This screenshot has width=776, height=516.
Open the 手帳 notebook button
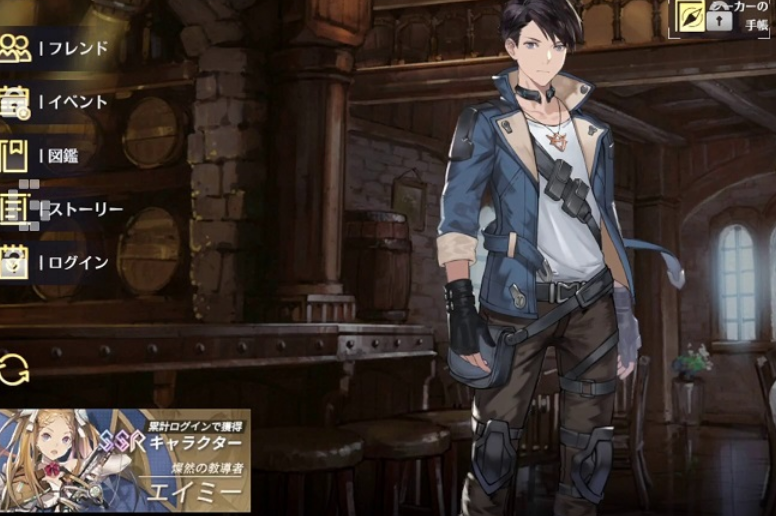coord(723,19)
